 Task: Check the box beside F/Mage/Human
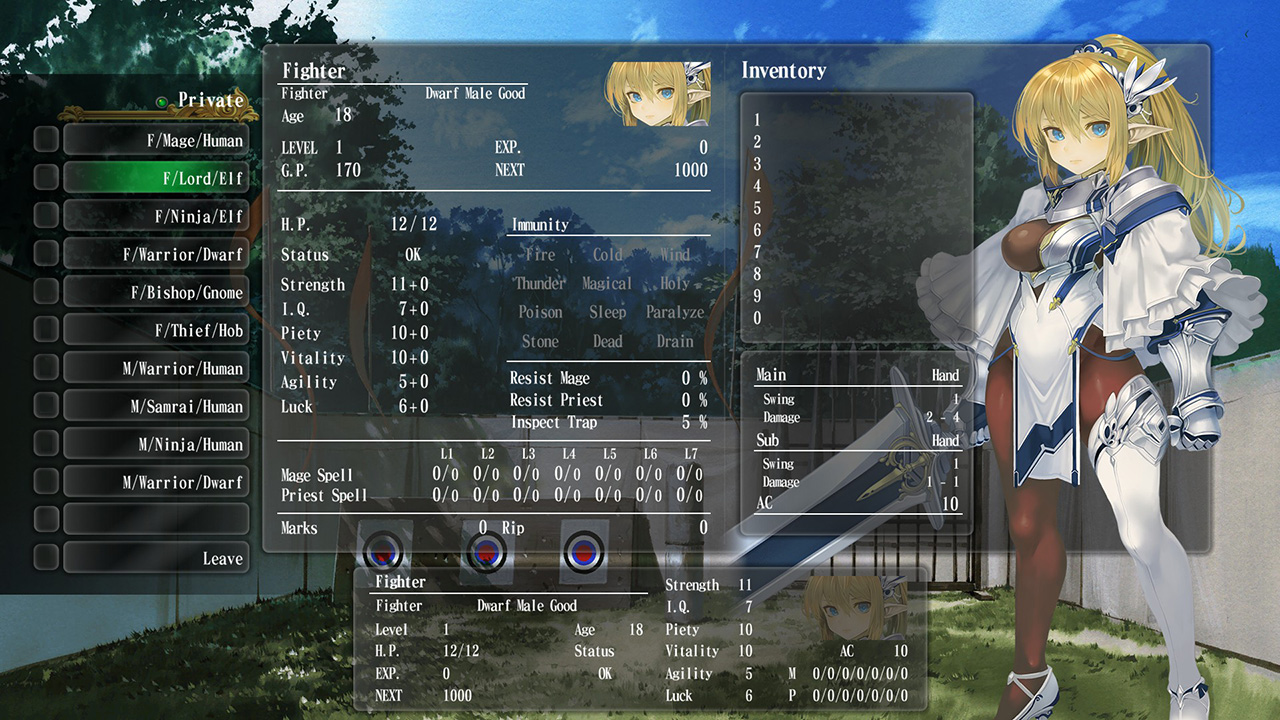pyautogui.click(x=45, y=140)
